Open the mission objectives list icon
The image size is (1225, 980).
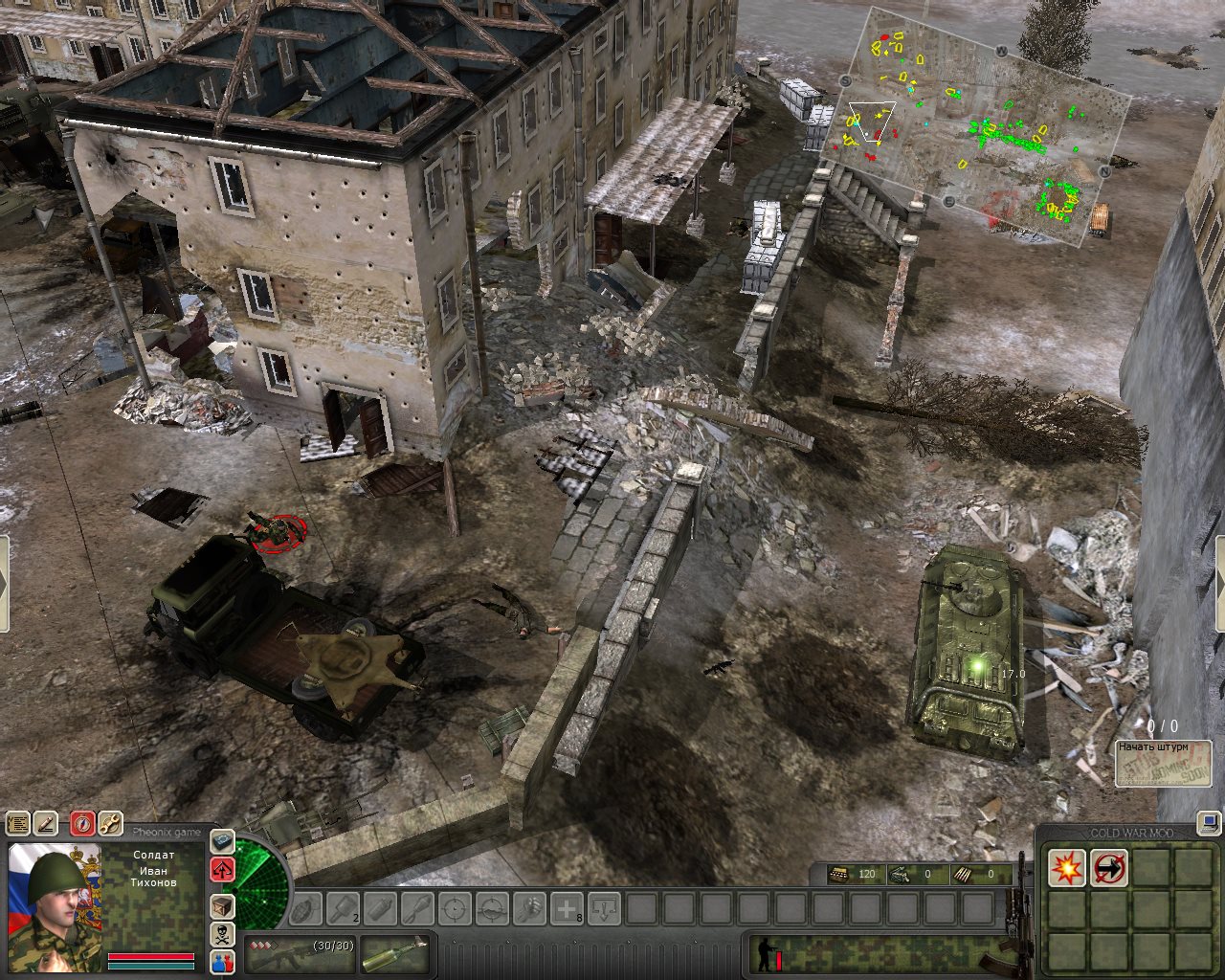(x=18, y=823)
